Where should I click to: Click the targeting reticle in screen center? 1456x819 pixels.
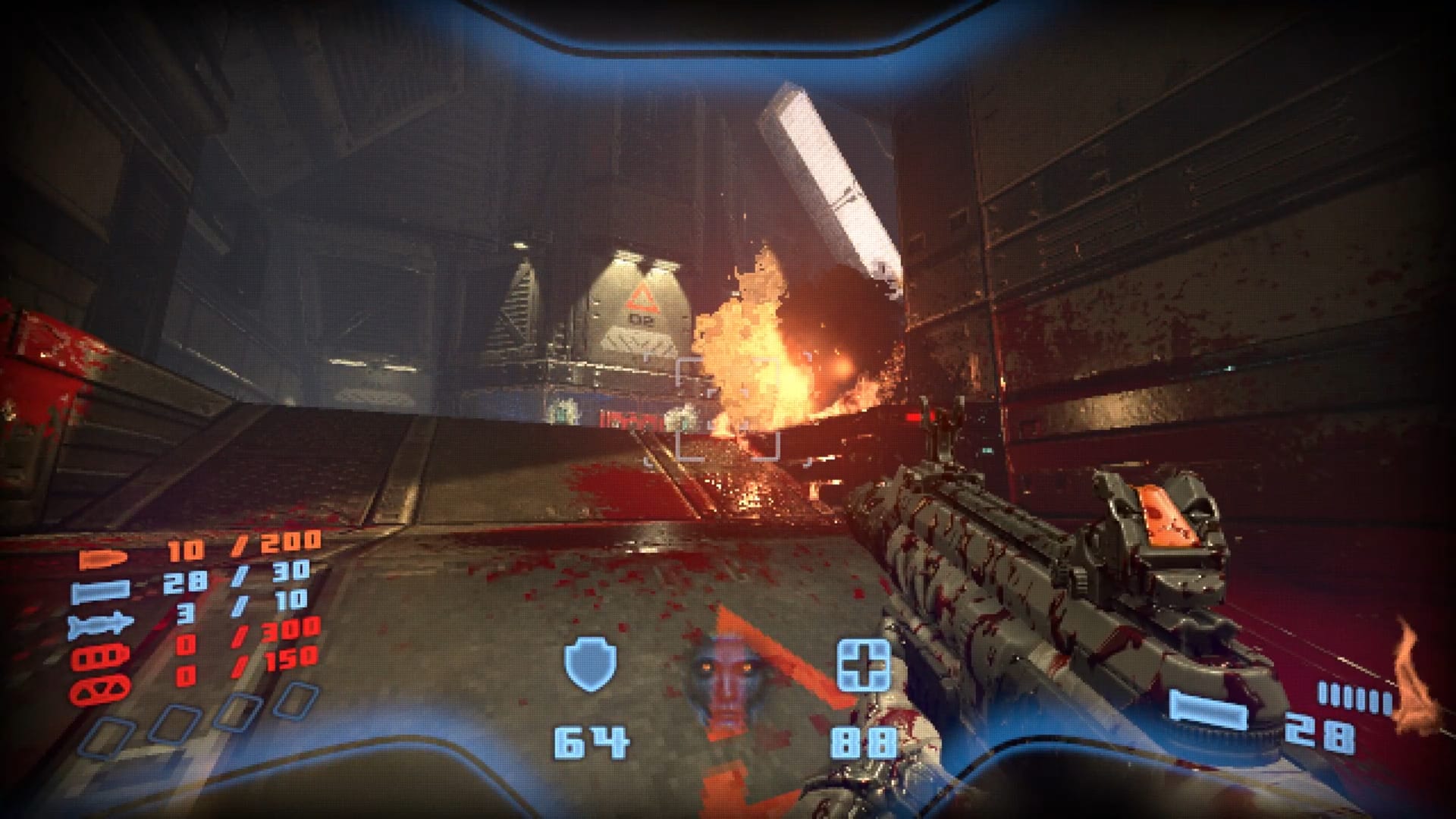[x=728, y=409]
